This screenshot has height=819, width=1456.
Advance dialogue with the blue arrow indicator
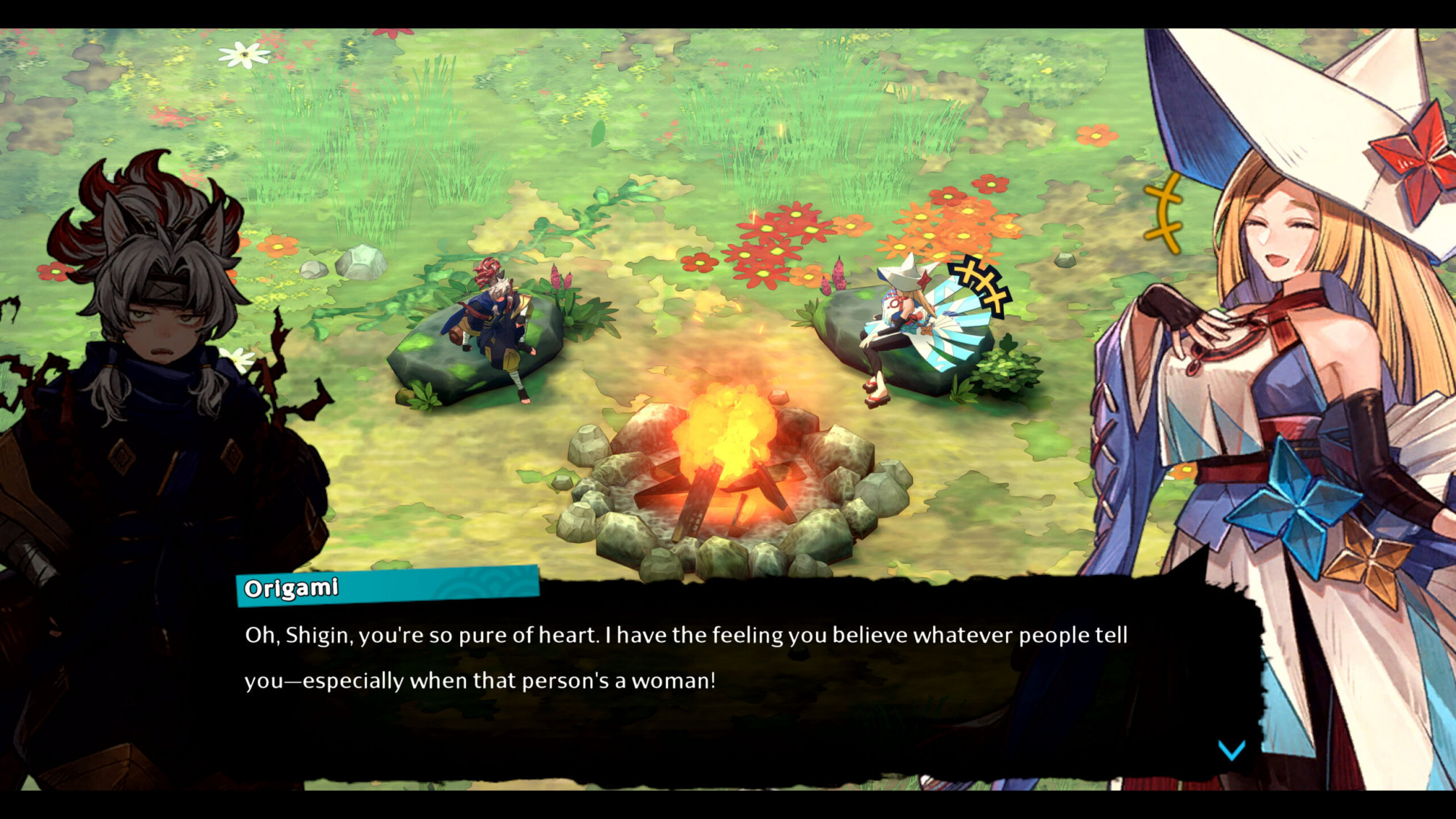click(x=1231, y=750)
